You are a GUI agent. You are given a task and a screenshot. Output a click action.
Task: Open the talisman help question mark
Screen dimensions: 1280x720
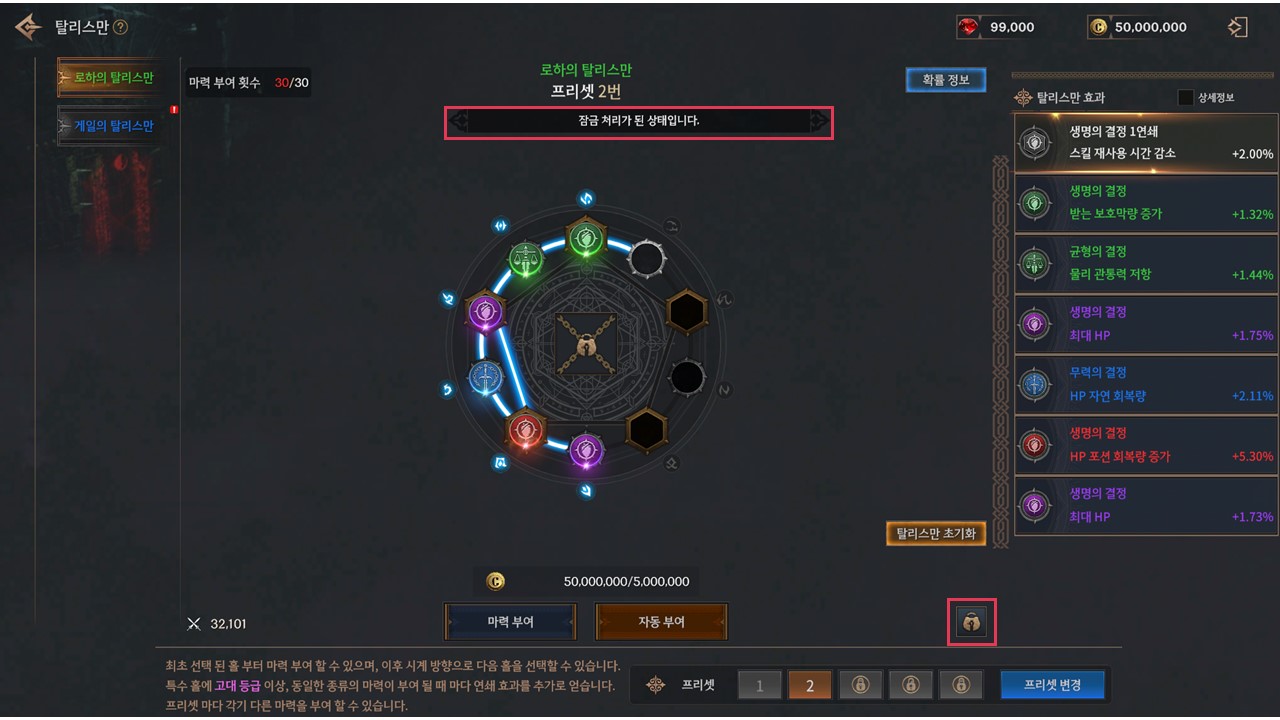[x=121, y=27]
